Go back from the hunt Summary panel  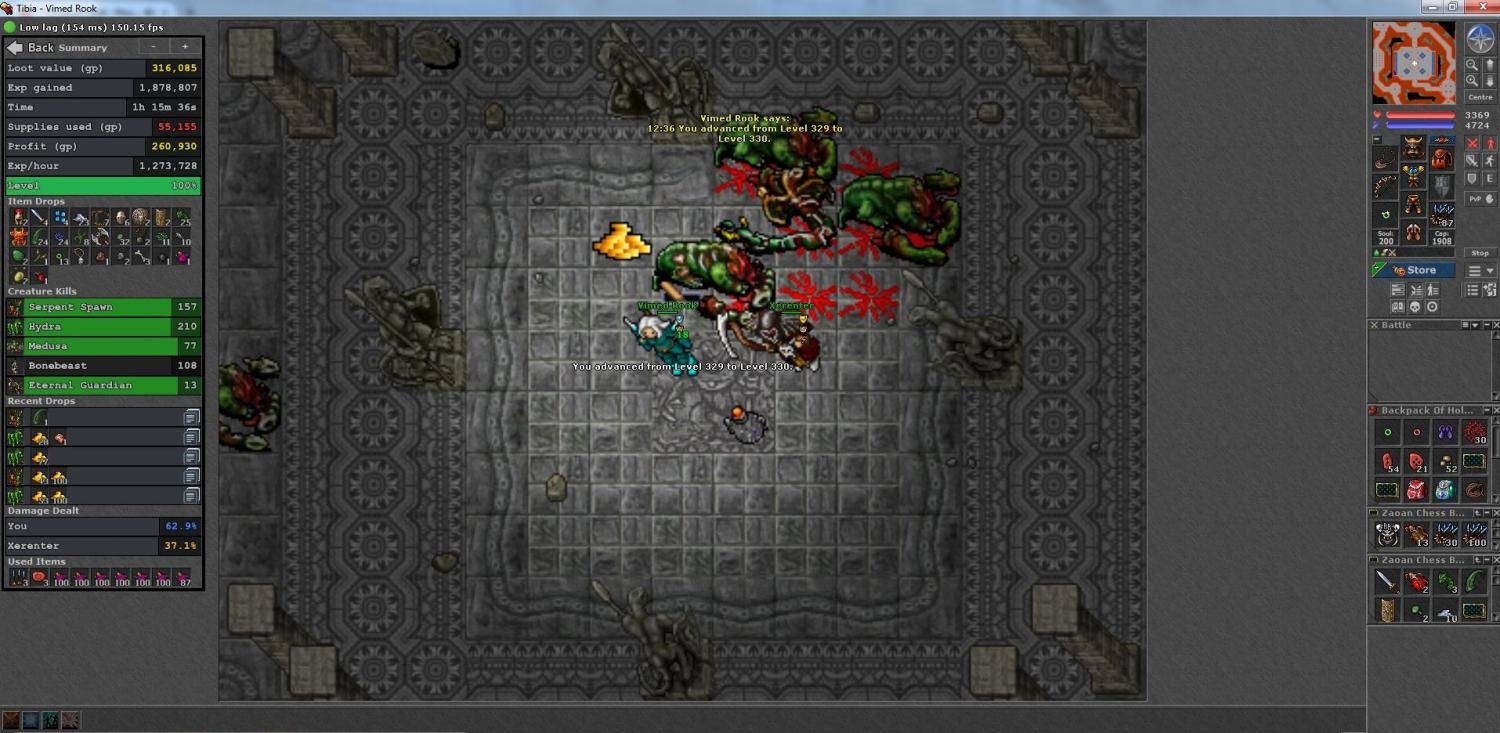30,47
